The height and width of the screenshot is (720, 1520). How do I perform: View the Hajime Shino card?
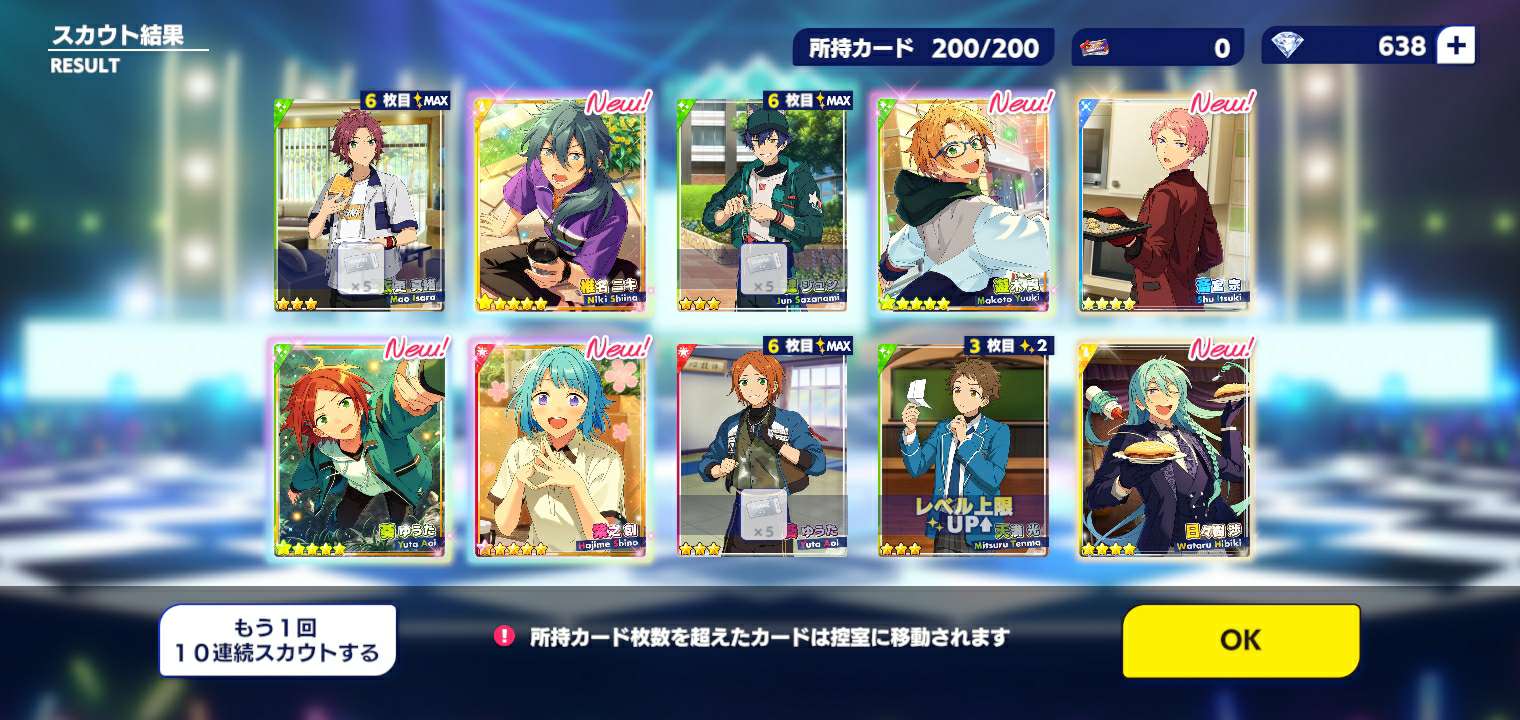pos(560,450)
